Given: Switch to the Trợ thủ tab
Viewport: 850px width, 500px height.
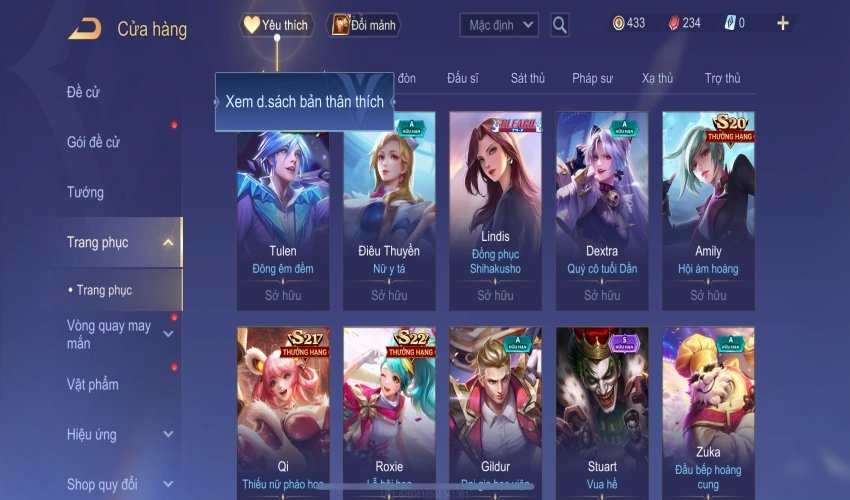Looking at the screenshot, I should (722, 78).
